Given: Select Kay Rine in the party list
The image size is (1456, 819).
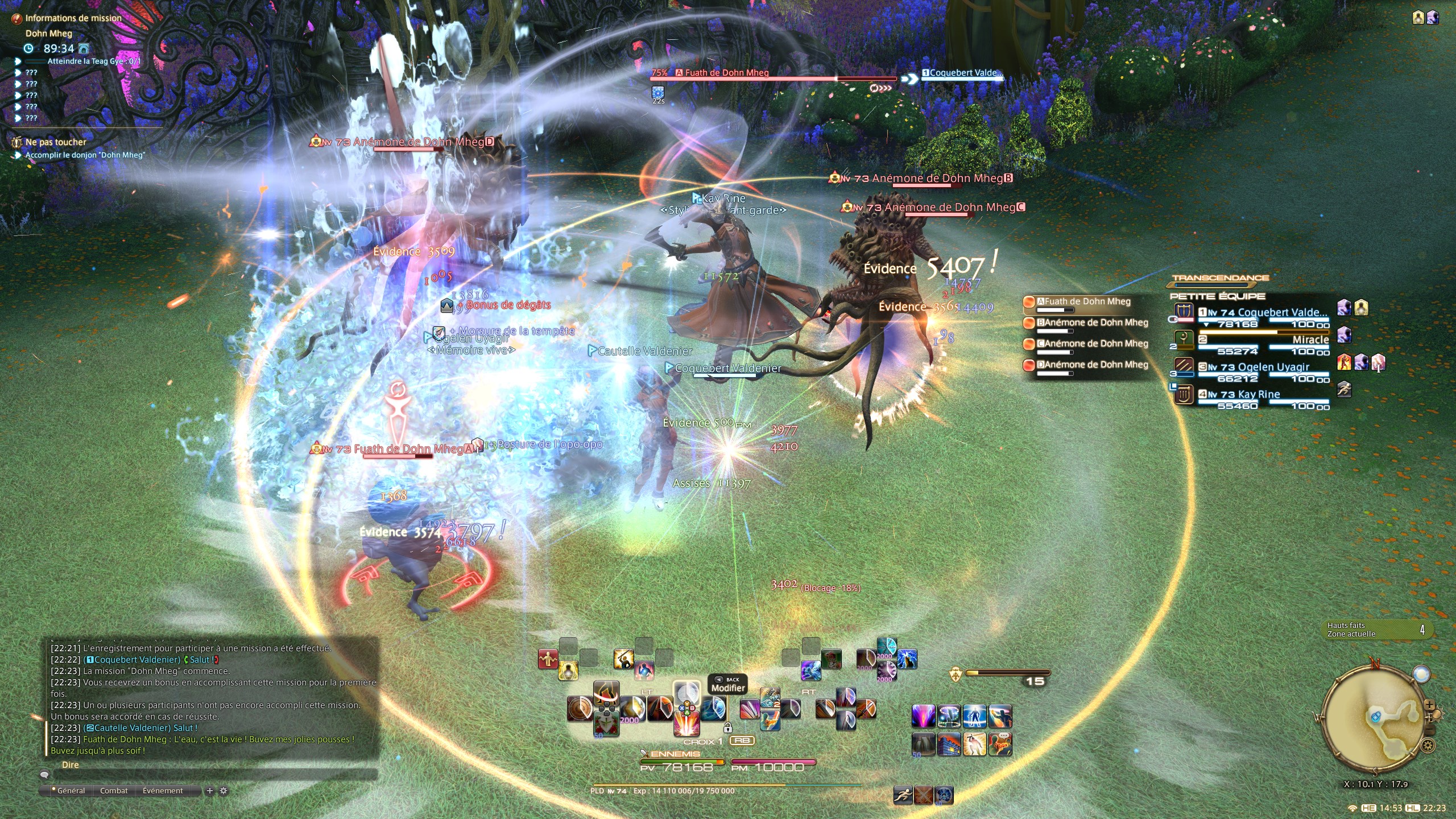Looking at the screenshot, I should (1258, 395).
